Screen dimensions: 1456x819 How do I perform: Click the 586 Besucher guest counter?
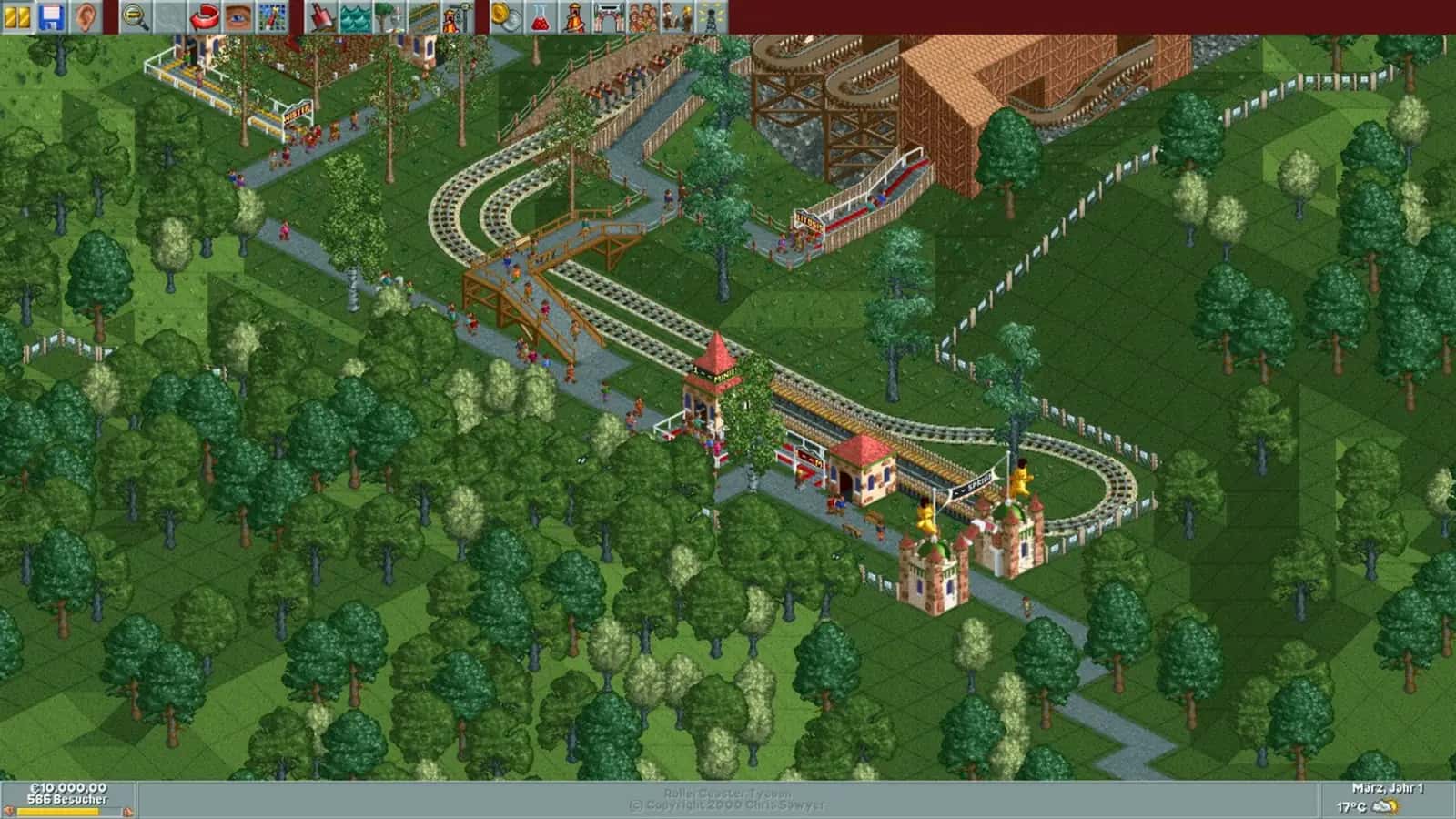pyautogui.click(x=66, y=798)
